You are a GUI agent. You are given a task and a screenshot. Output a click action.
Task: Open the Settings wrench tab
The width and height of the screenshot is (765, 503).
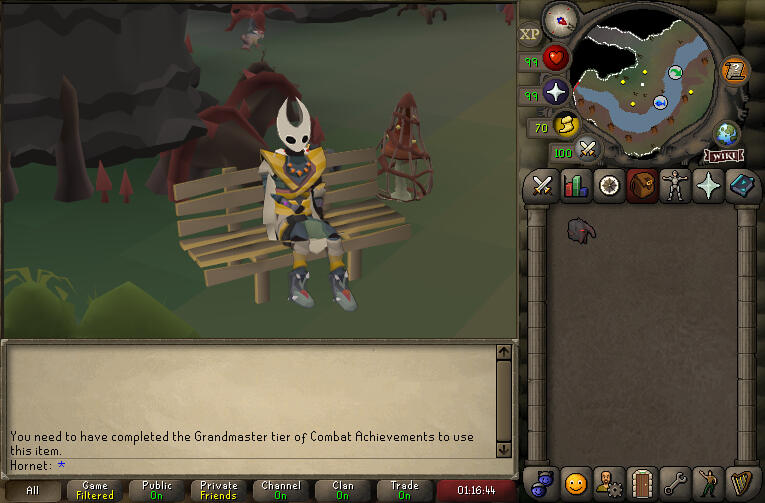[x=675, y=483]
